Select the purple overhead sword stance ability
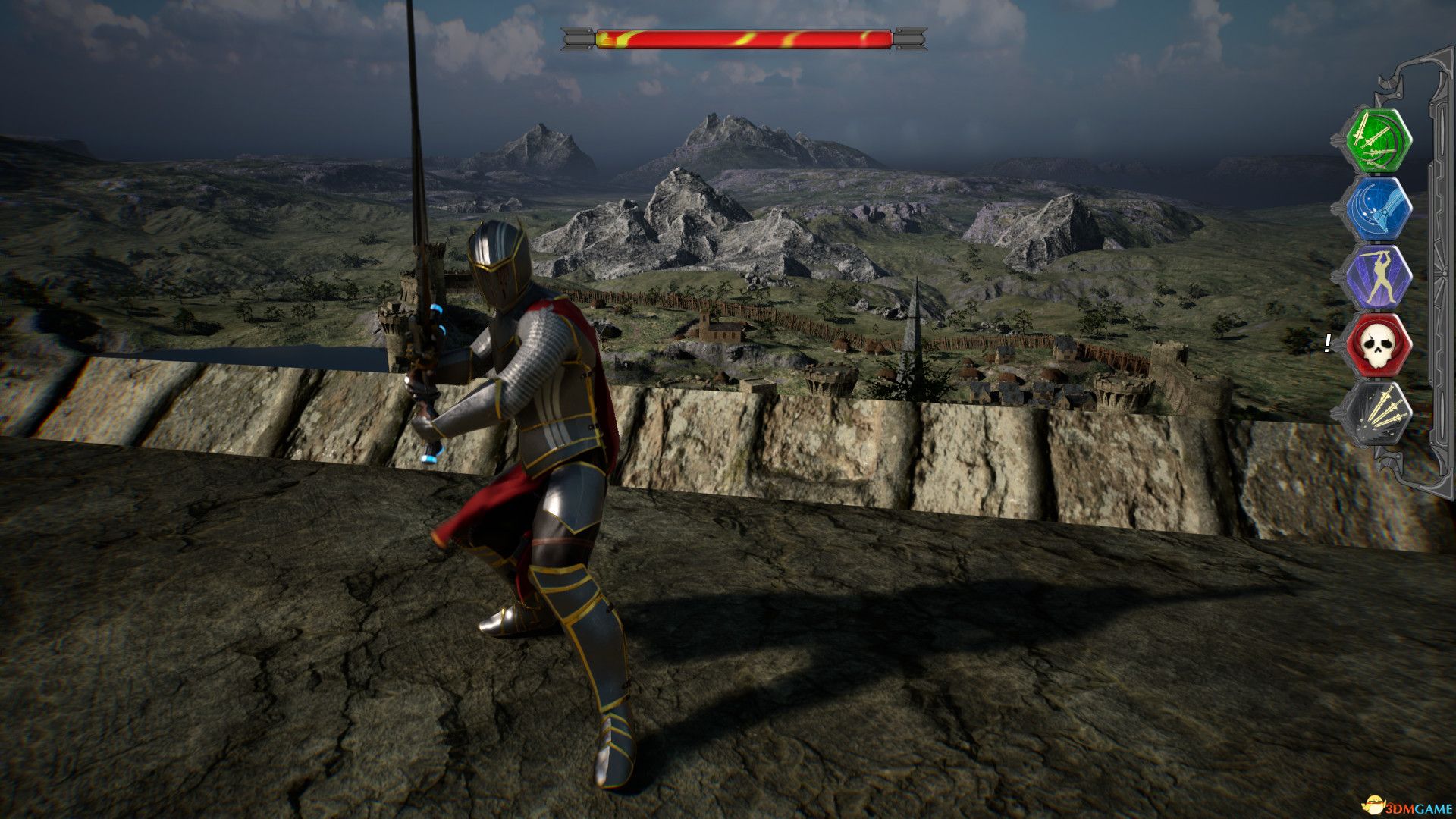 [1379, 275]
